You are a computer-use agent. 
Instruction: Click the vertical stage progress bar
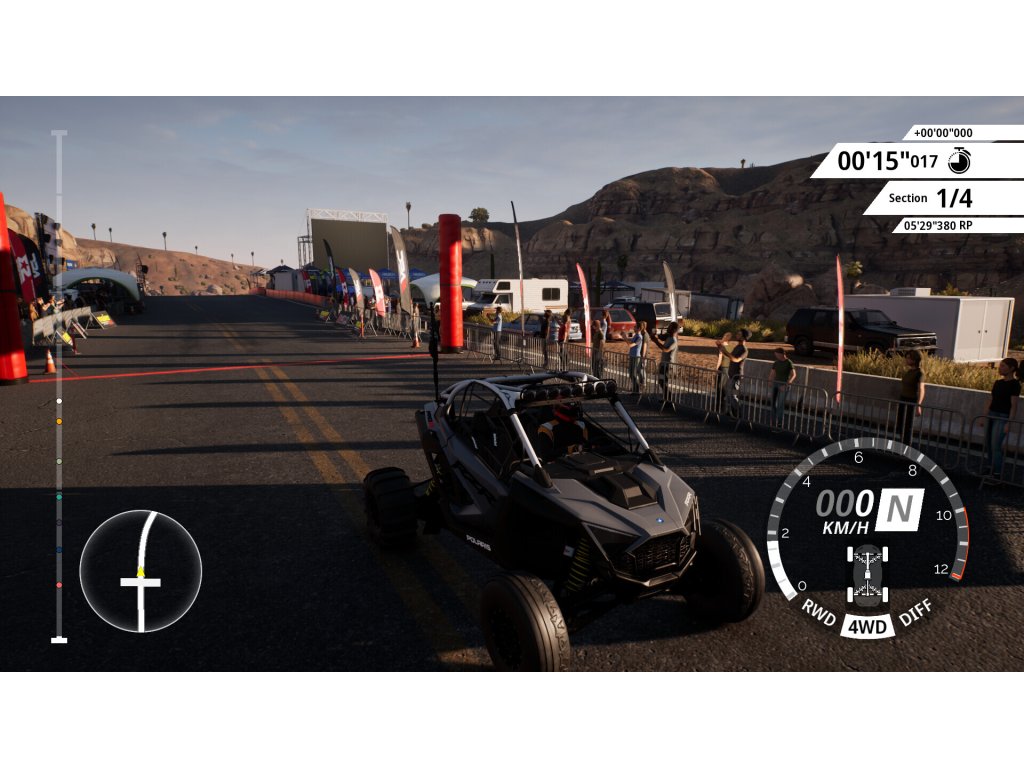point(59,385)
